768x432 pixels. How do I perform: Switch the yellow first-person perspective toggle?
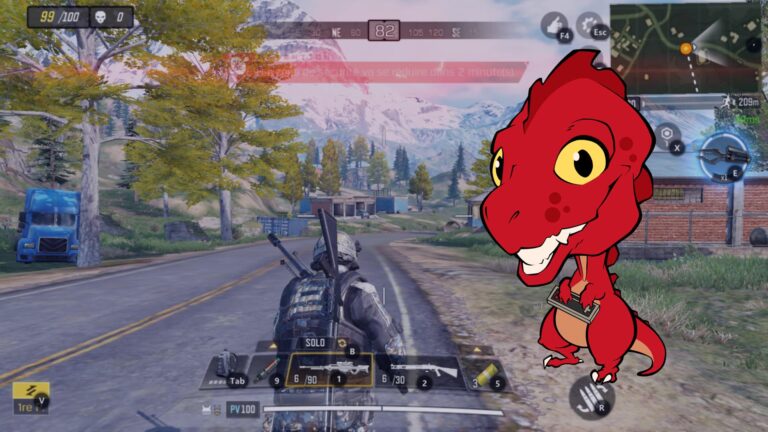coord(30,397)
